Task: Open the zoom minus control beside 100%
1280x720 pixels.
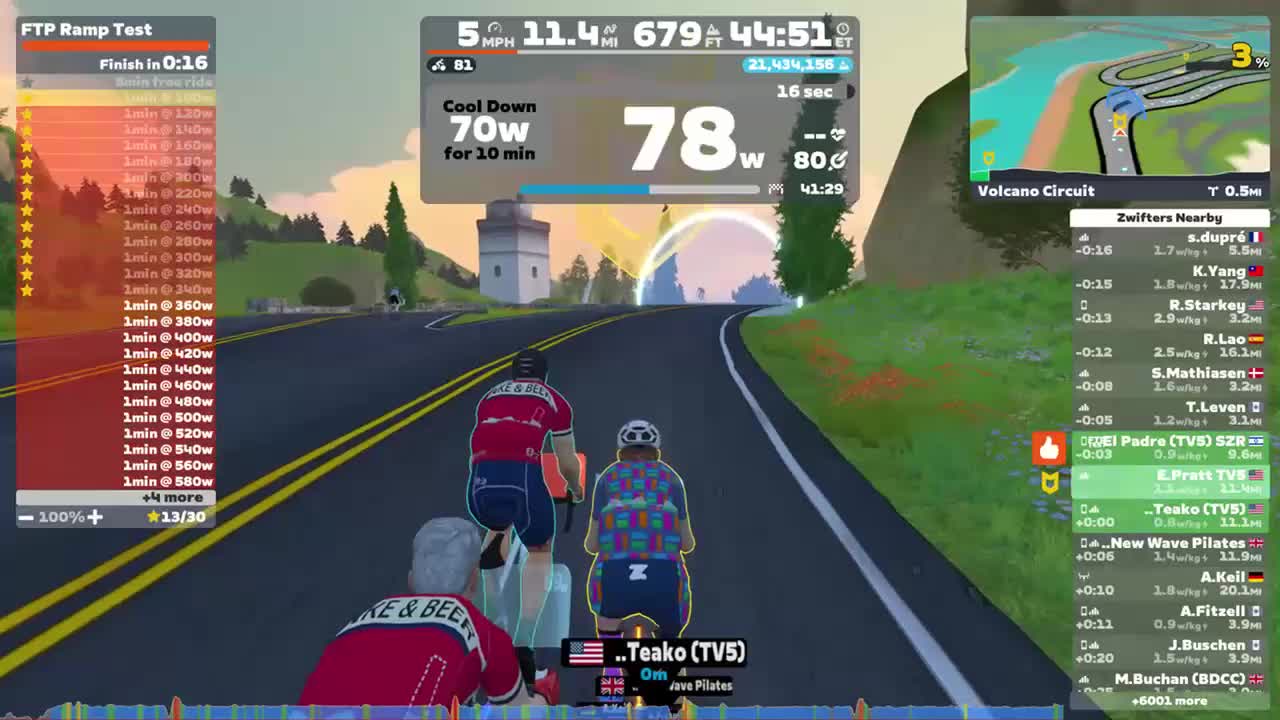Action: 27,518
